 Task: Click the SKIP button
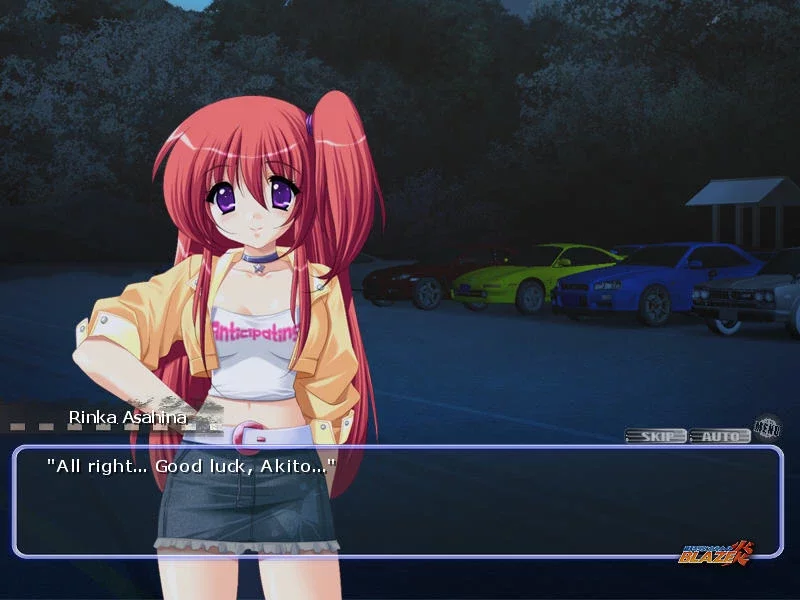point(656,436)
